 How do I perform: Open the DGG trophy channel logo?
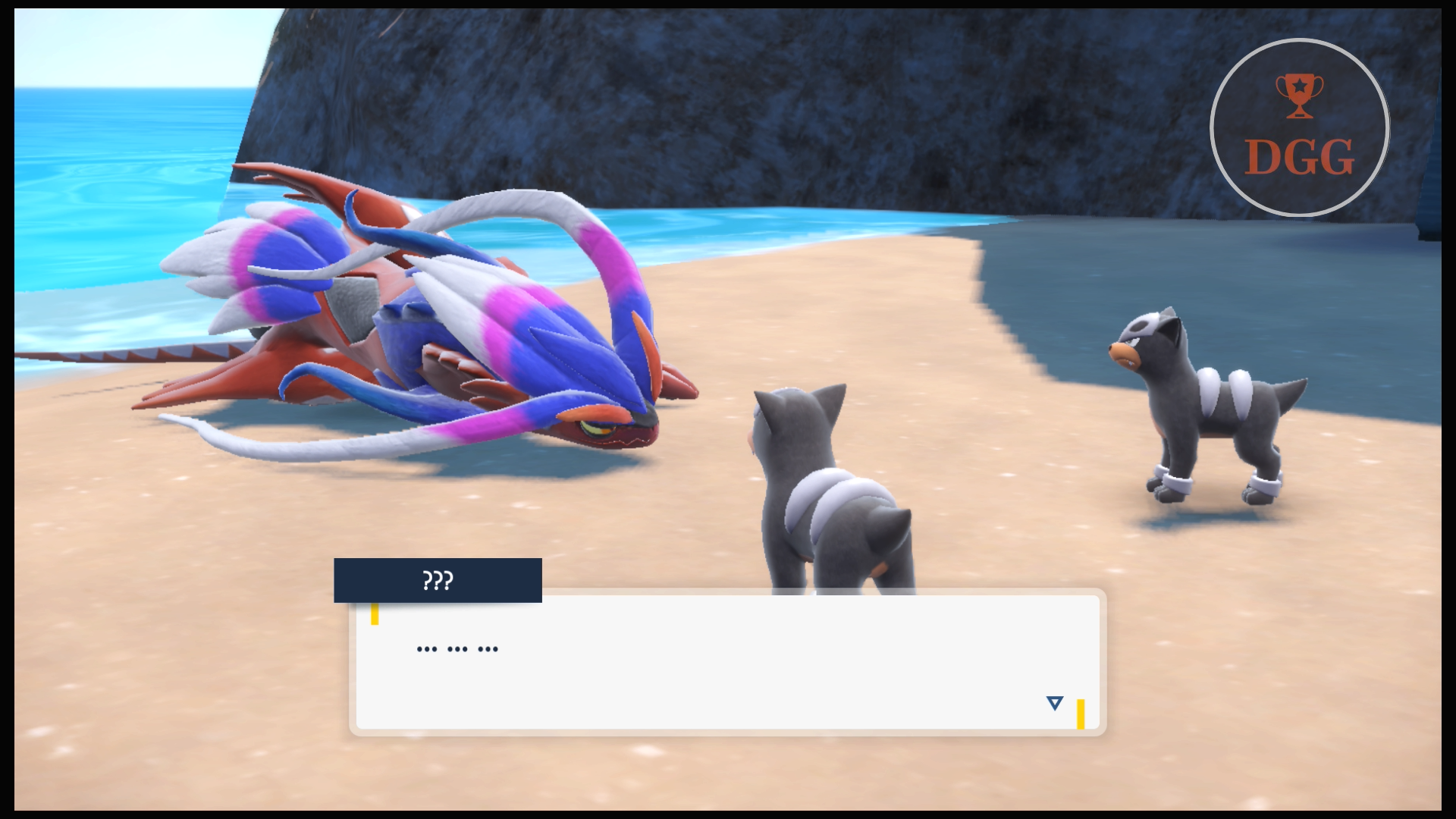coord(1299,127)
